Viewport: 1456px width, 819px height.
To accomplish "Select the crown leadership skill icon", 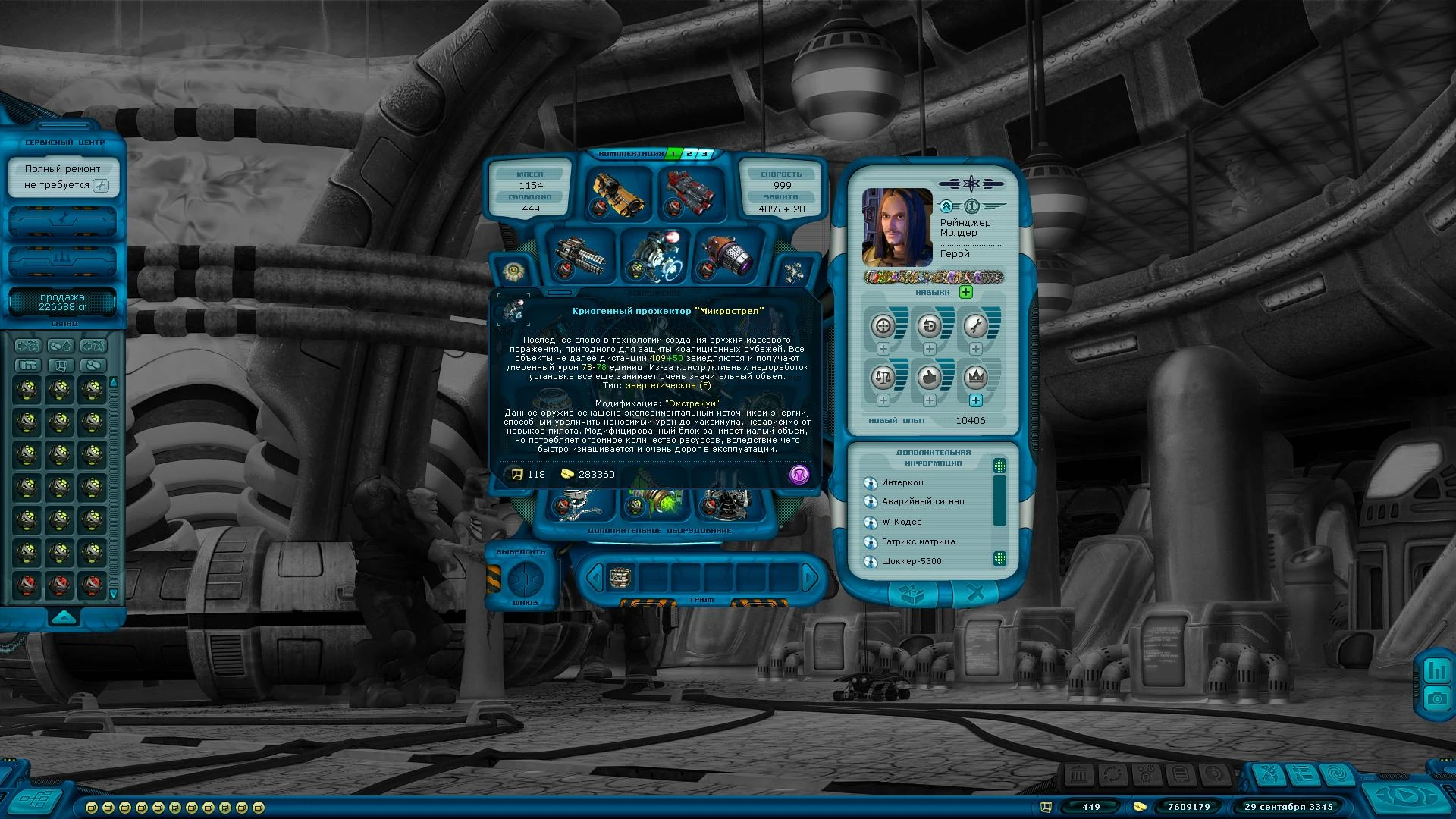I will 976,377.
